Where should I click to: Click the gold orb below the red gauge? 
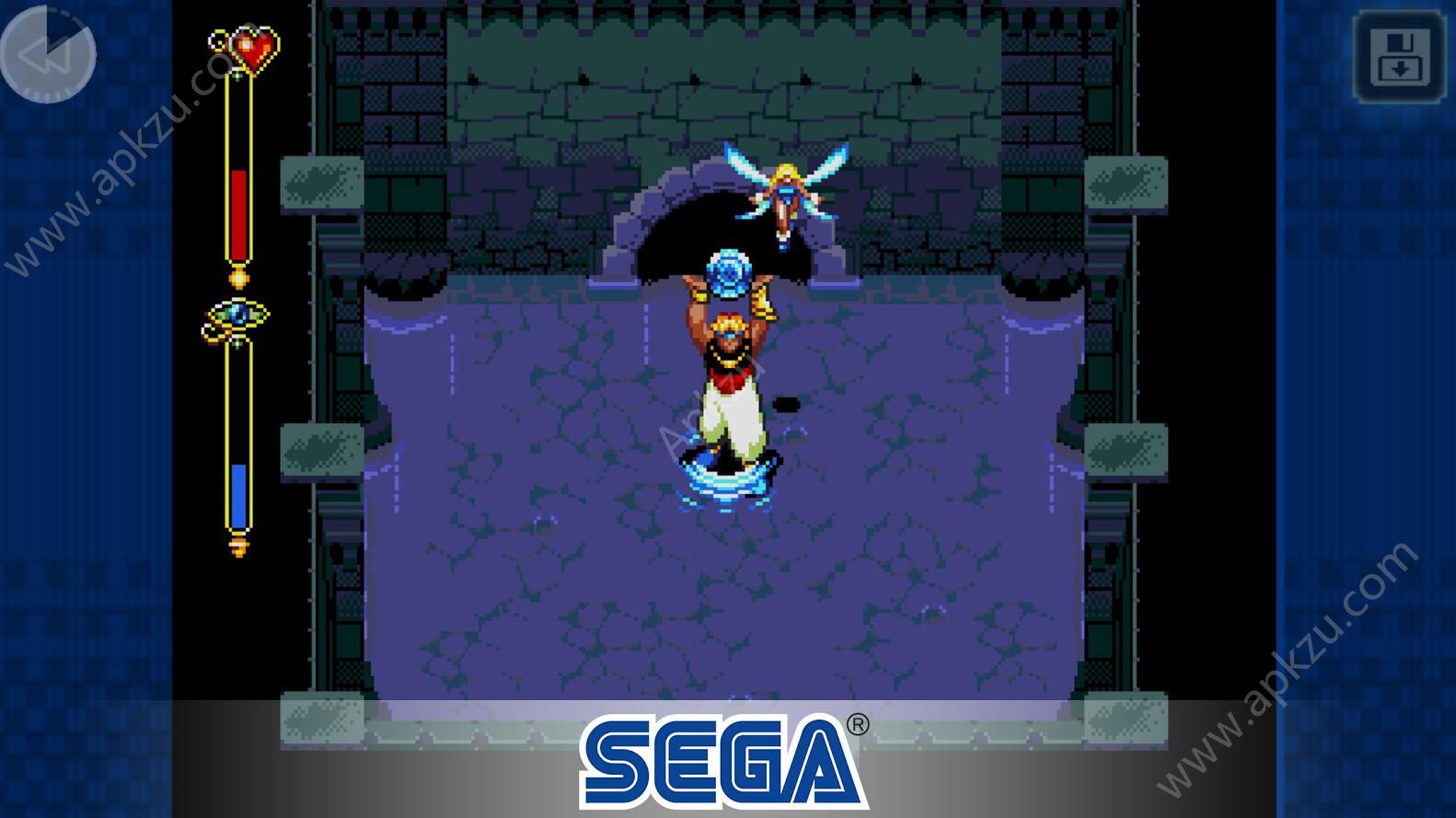click(239, 275)
